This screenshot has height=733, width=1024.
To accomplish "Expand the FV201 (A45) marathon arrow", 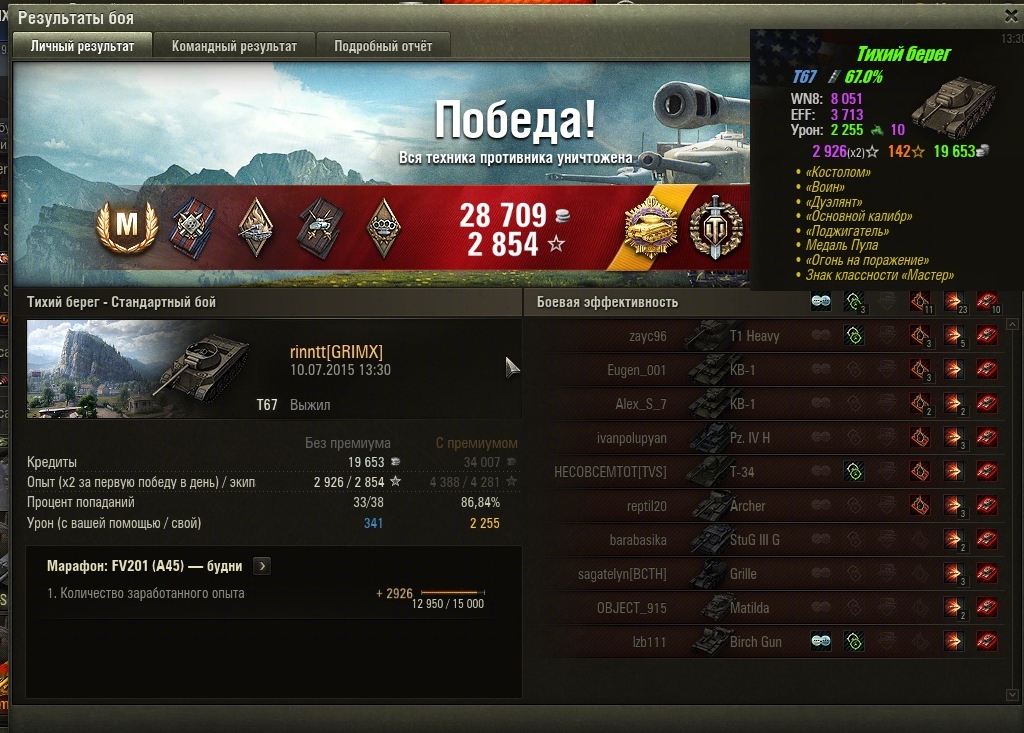I will click(262, 566).
